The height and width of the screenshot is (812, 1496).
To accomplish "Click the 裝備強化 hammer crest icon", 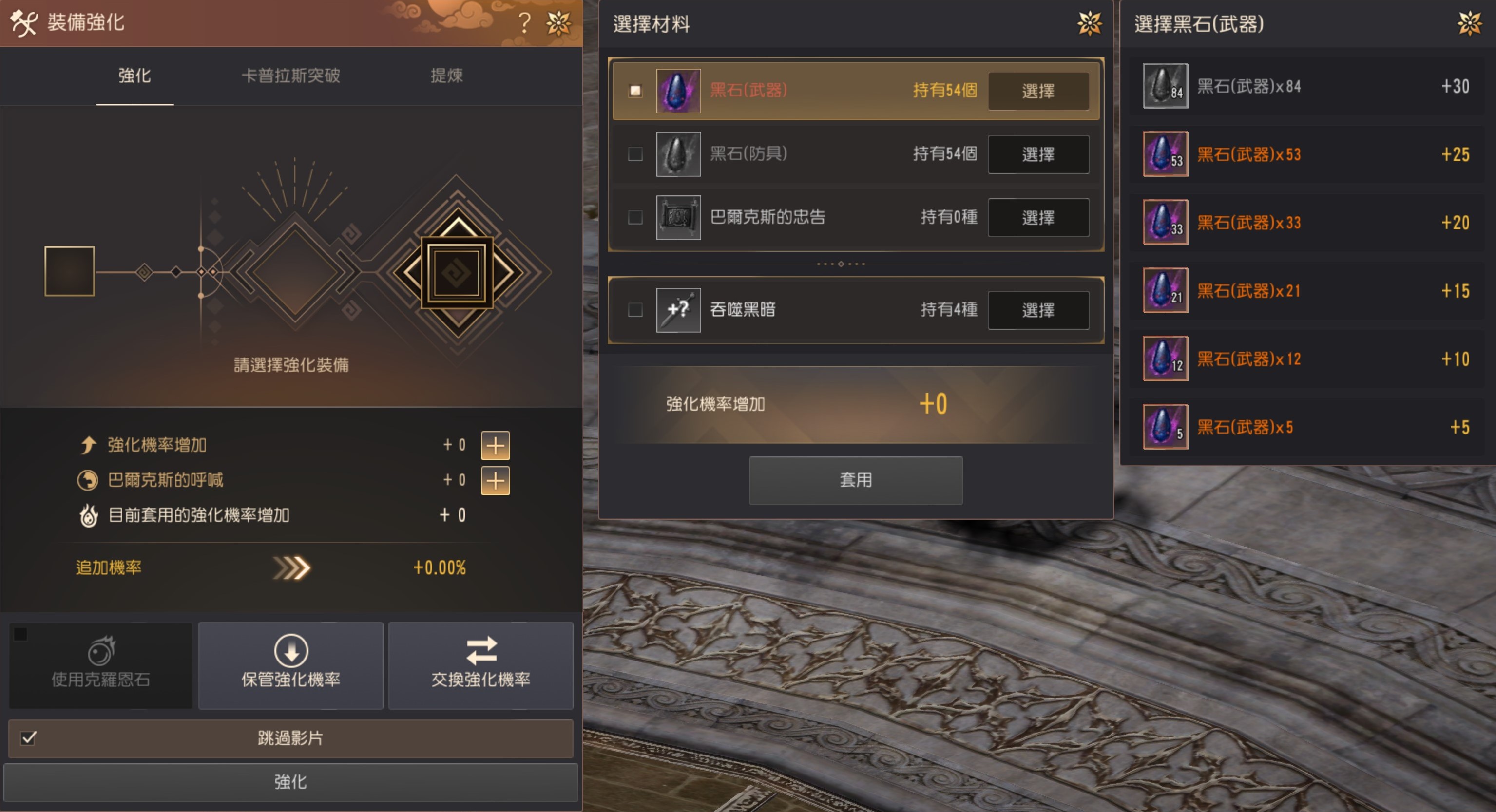I will [x=23, y=23].
